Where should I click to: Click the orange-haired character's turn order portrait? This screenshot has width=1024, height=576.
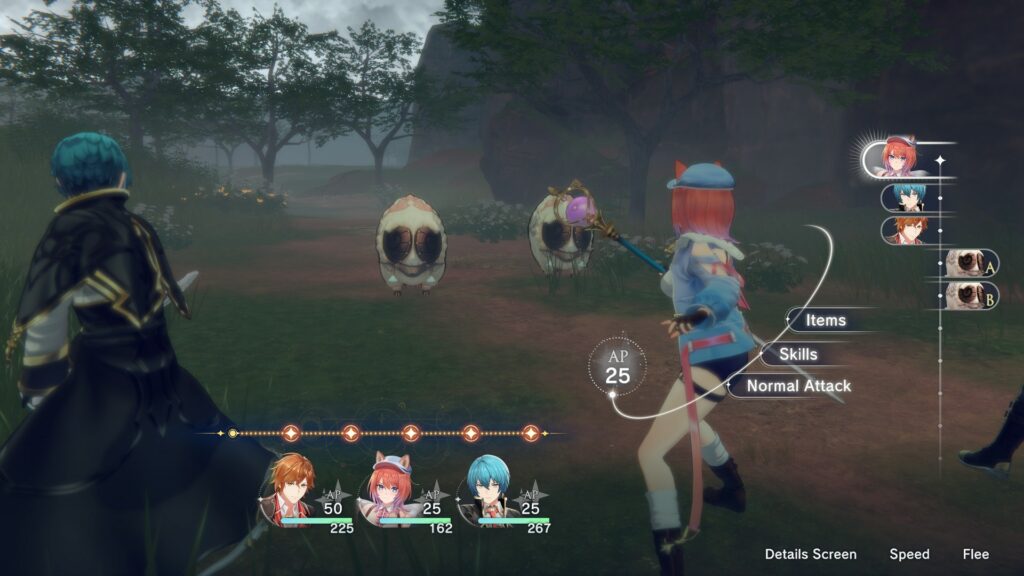click(909, 230)
